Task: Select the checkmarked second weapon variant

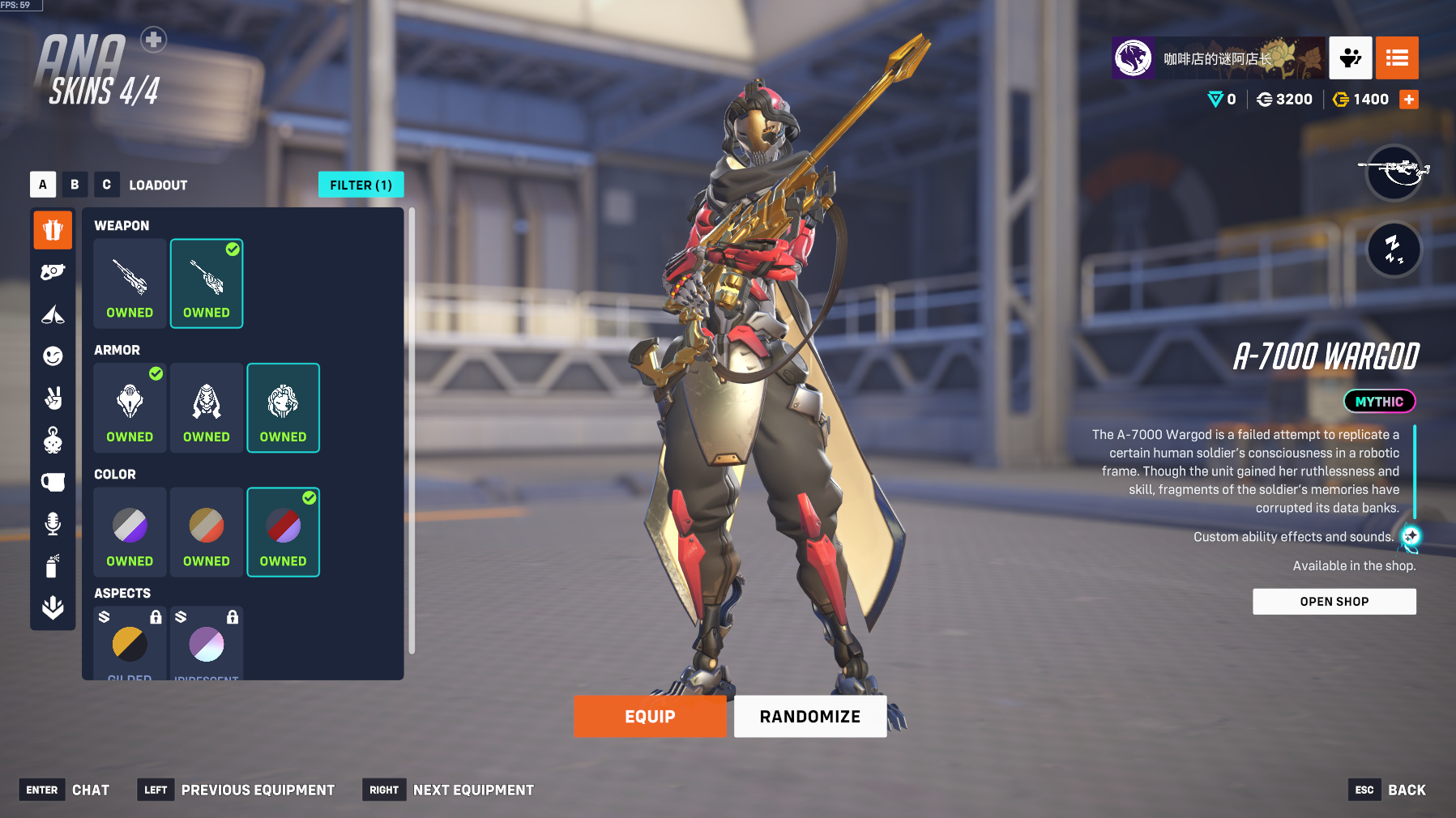Action: click(x=207, y=283)
